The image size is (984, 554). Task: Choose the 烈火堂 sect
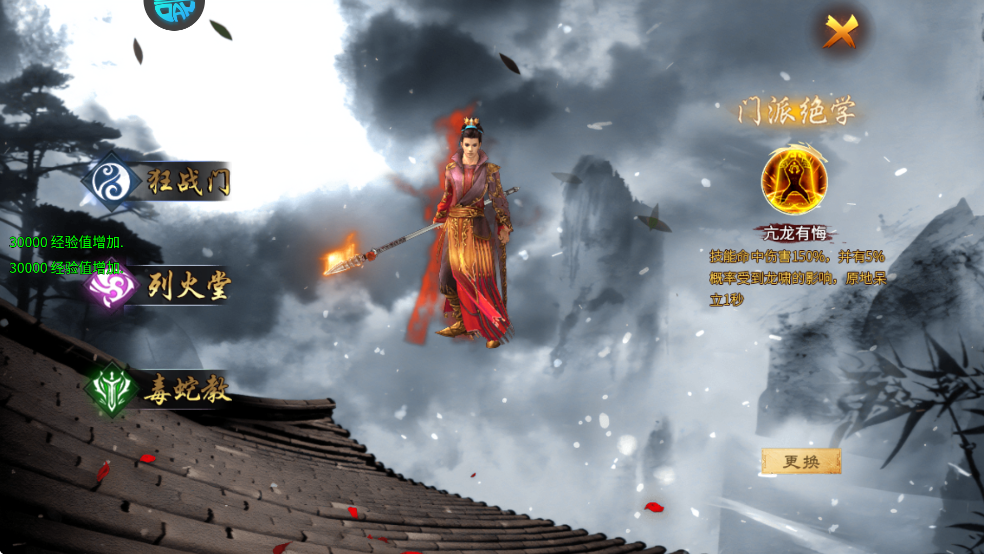162,288
